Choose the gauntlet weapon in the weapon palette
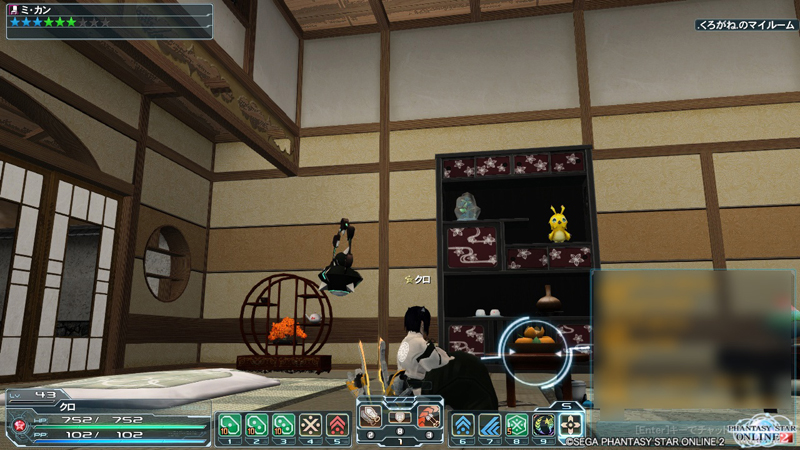 click(x=371, y=415)
